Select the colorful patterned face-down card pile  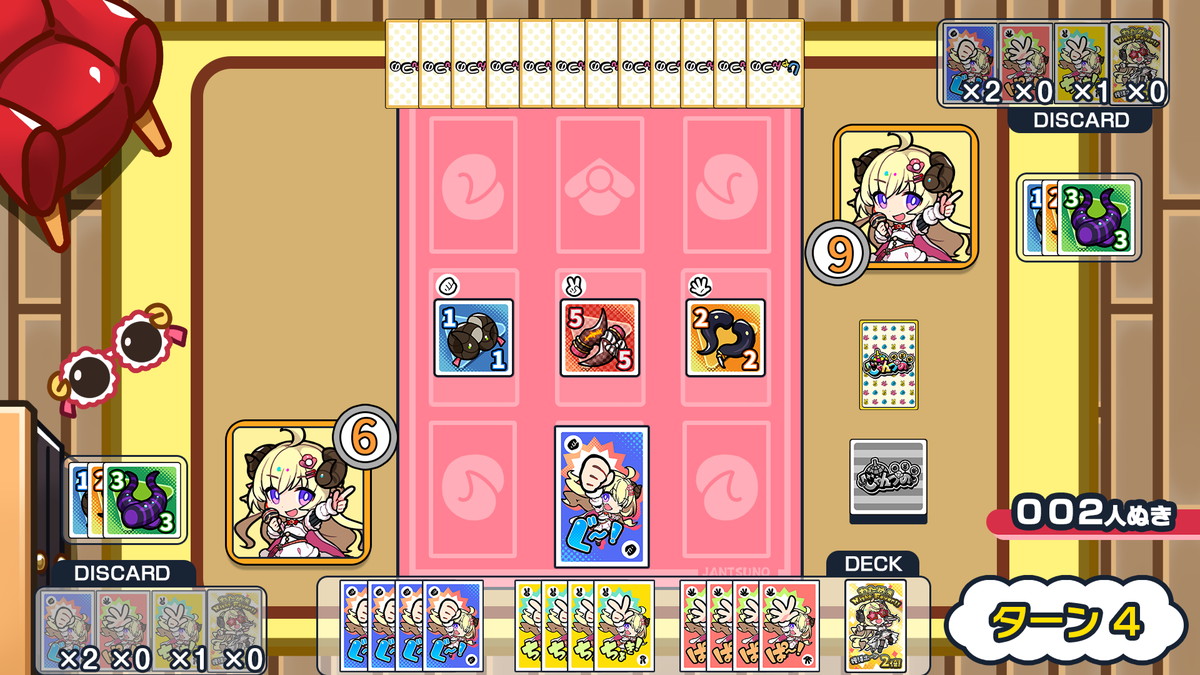(x=888, y=364)
